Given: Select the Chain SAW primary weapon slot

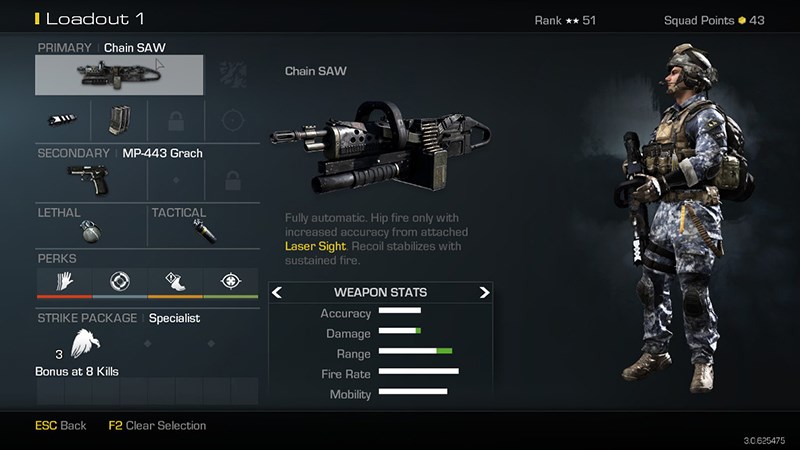Looking at the screenshot, I should point(119,75).
